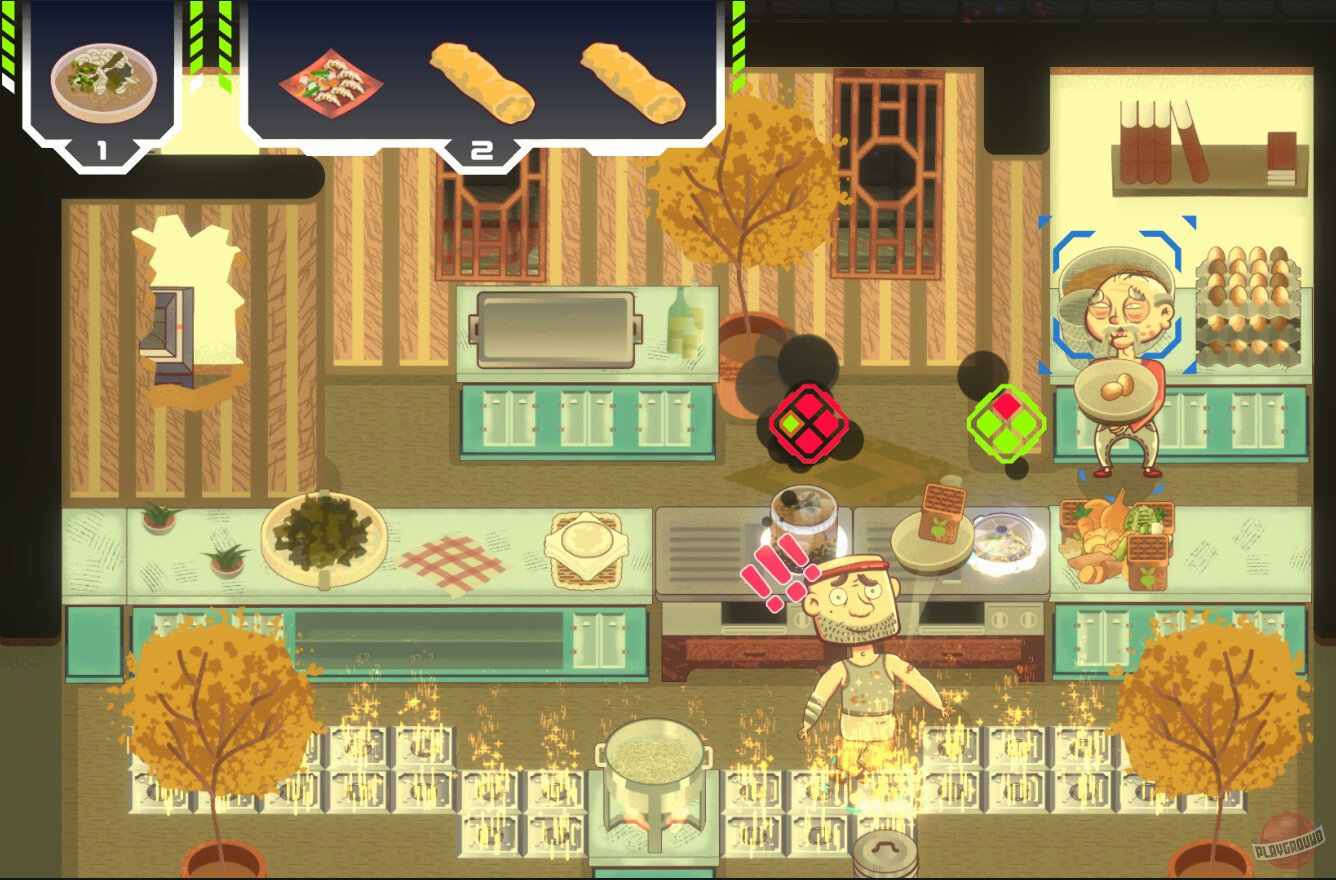Click the green diamond ingredient indicator
This screenshot has width=1336, height=880.
coord(1007,425)
